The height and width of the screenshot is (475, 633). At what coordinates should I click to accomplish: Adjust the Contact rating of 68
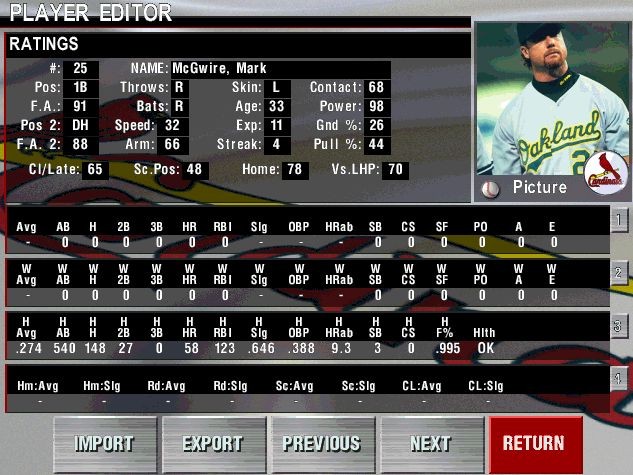click(x=376, y=87)
